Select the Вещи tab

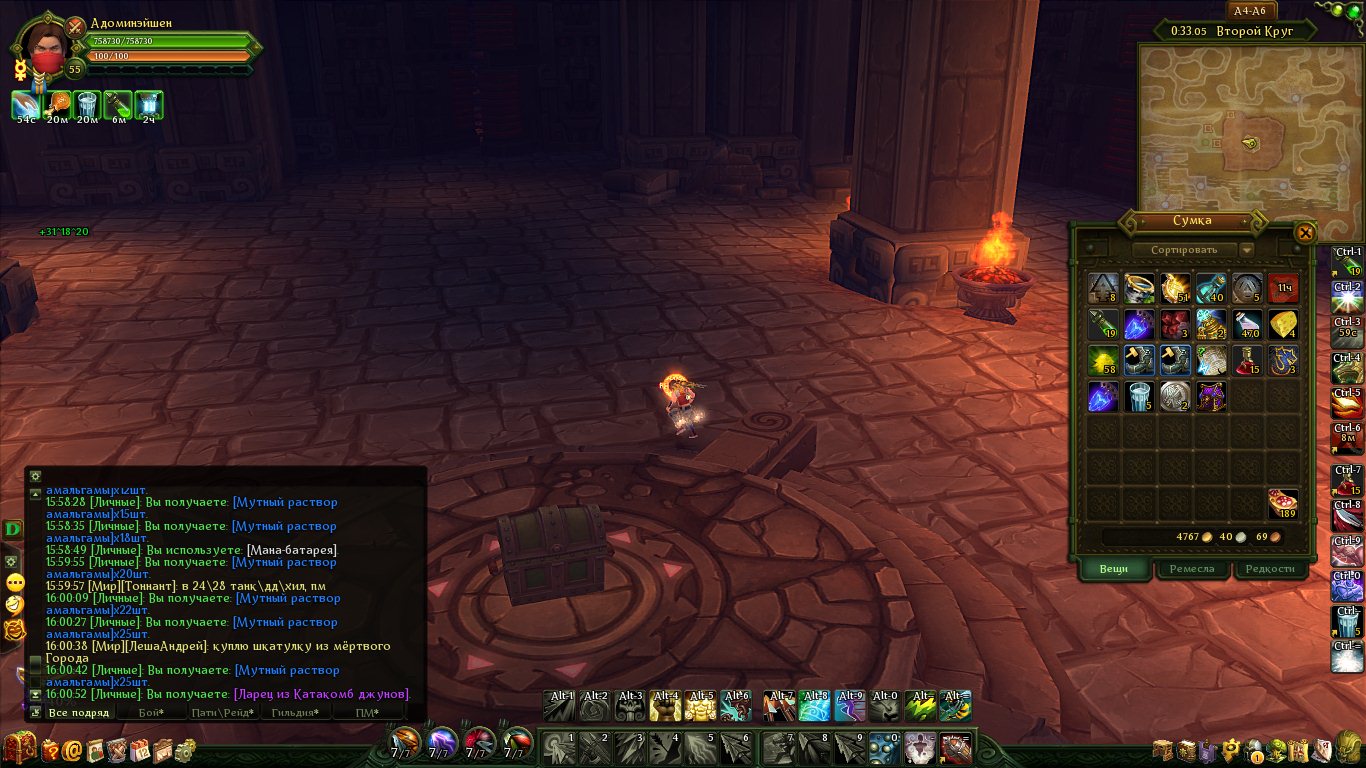[1114, 569]
